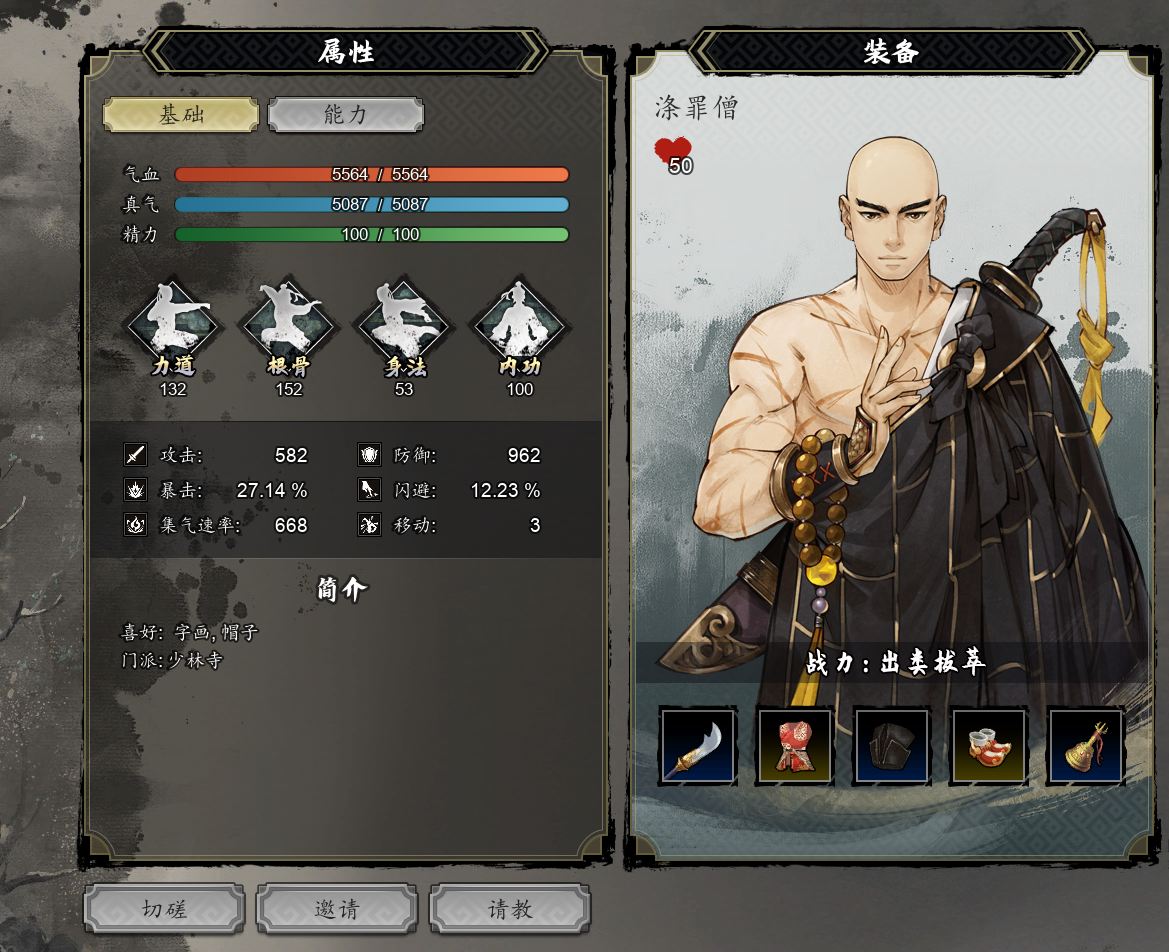
Task: Inspect the golden bell accessory slot
Action: [x=1085, y=746]
